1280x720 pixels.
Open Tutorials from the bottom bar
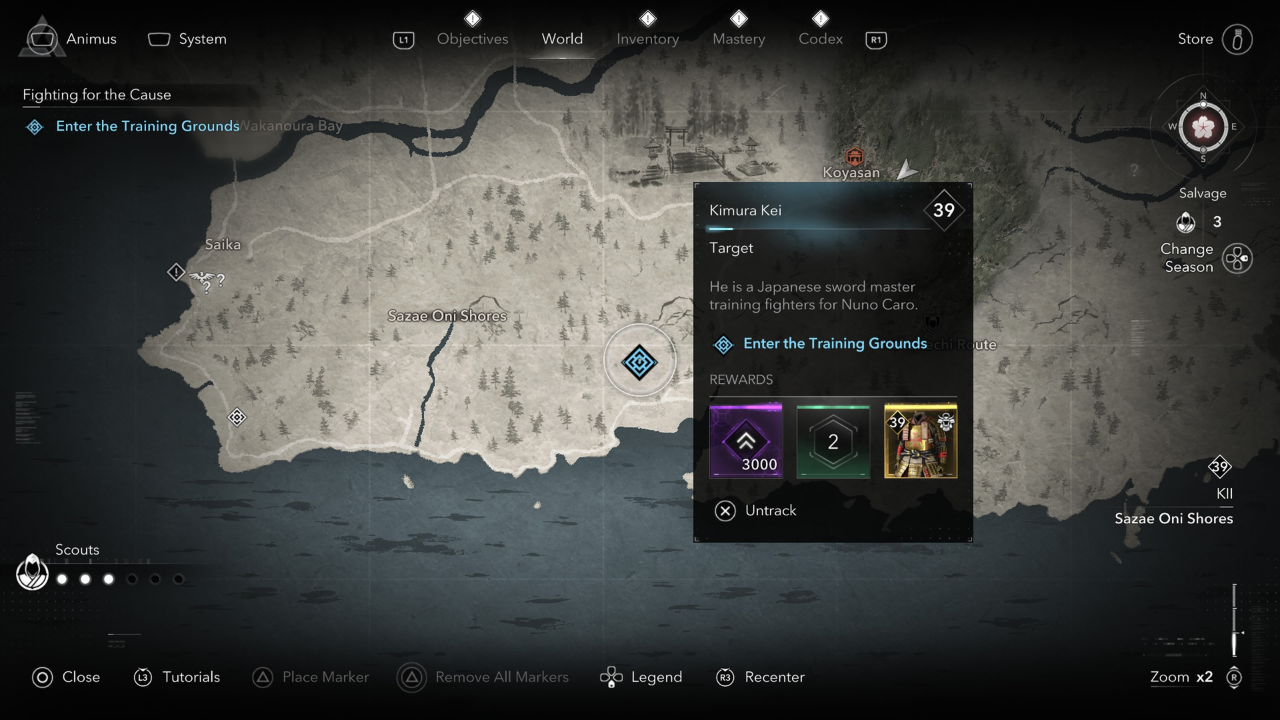(x=176, y=677)
